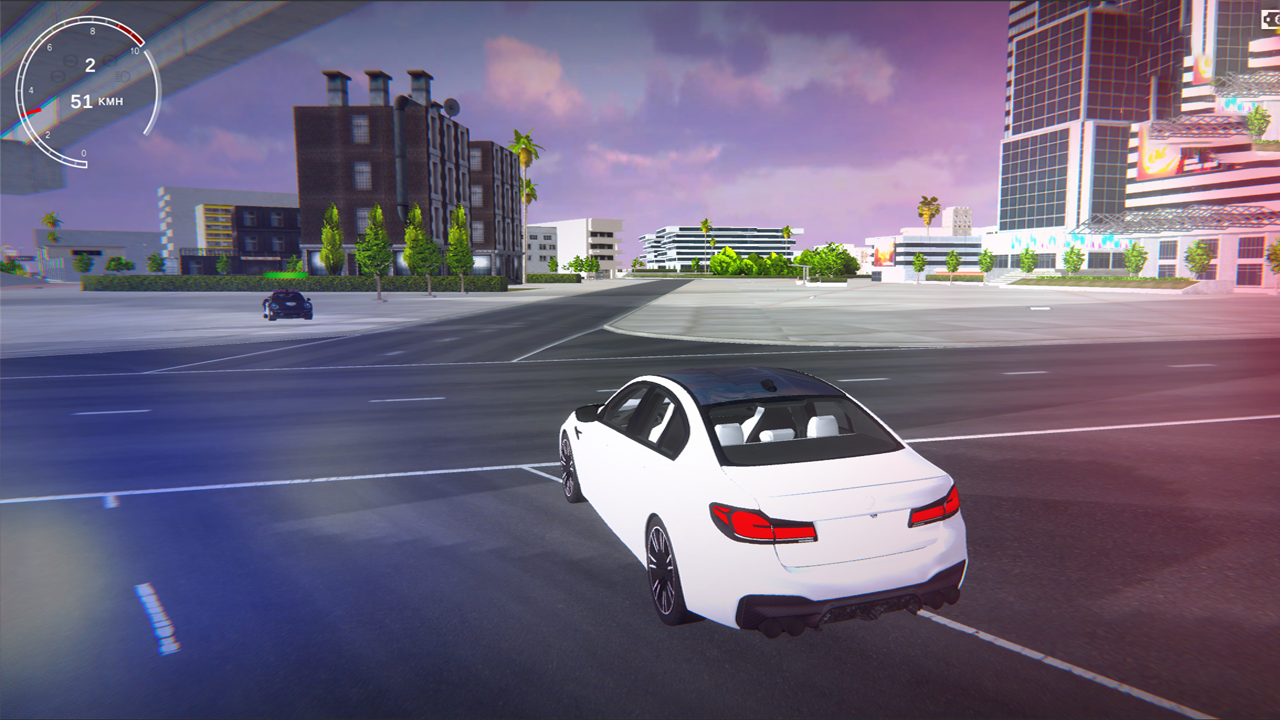Click the black car driving on the left road

(x=285, y=305)
